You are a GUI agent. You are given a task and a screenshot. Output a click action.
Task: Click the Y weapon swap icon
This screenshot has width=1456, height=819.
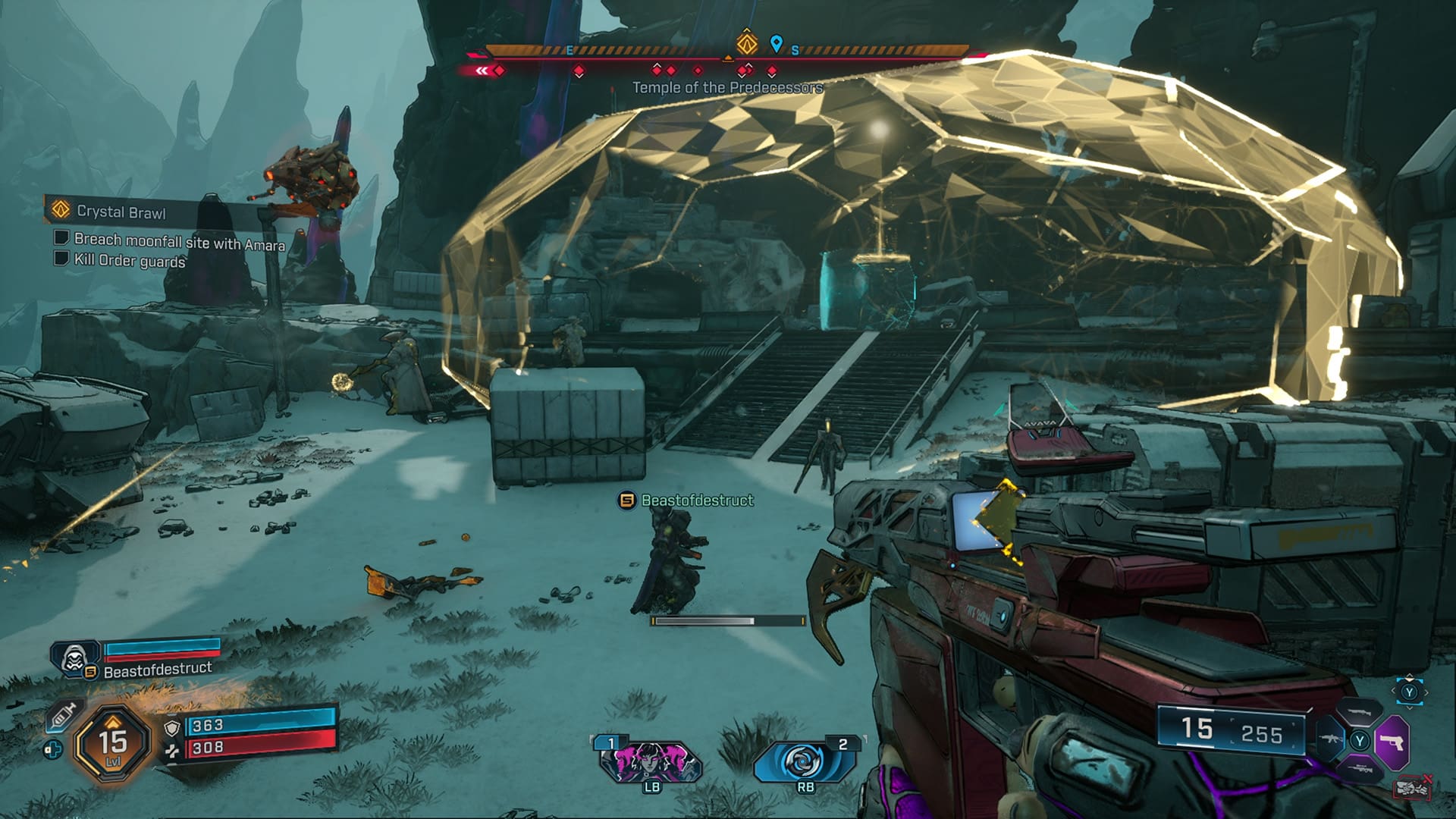coord(1410,691)
